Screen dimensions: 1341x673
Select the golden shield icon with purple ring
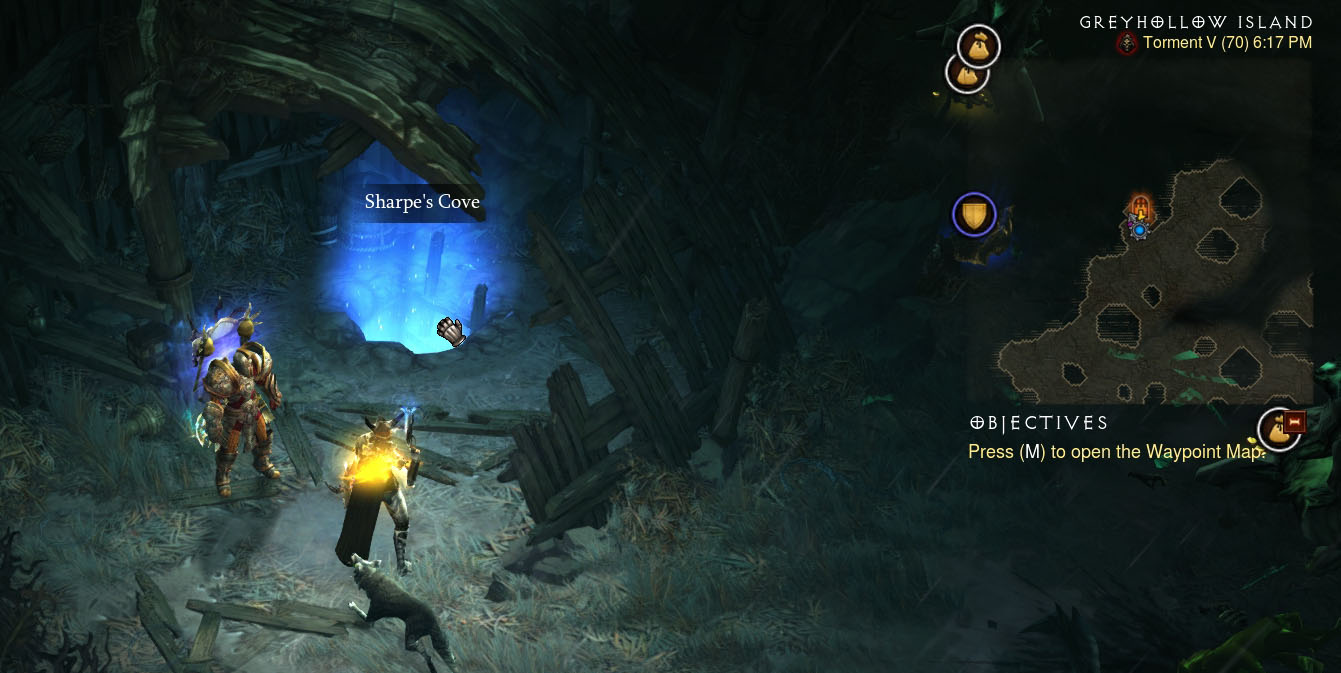tap(974, 214)
